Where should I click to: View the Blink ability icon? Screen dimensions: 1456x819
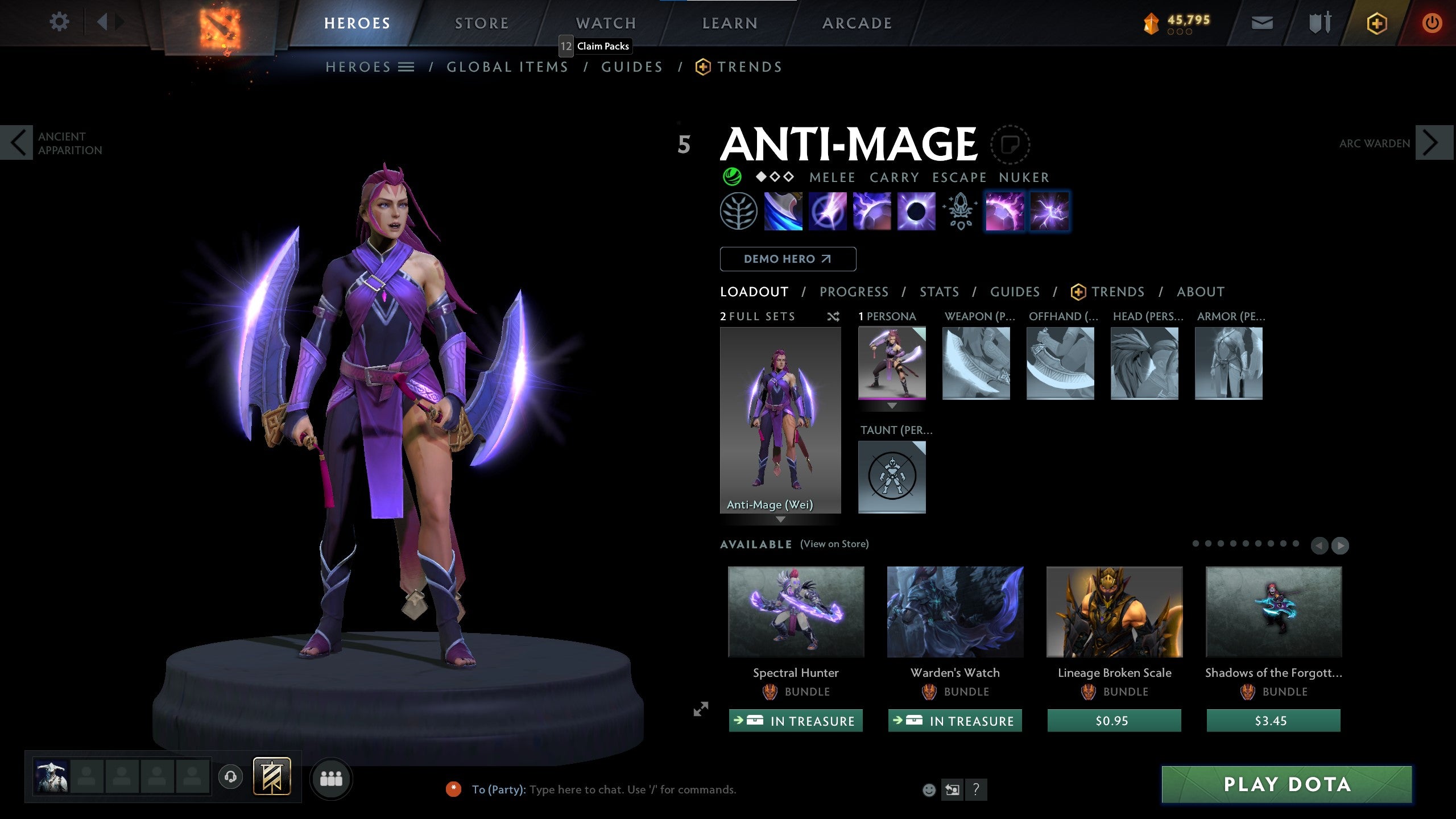(828, 212)
